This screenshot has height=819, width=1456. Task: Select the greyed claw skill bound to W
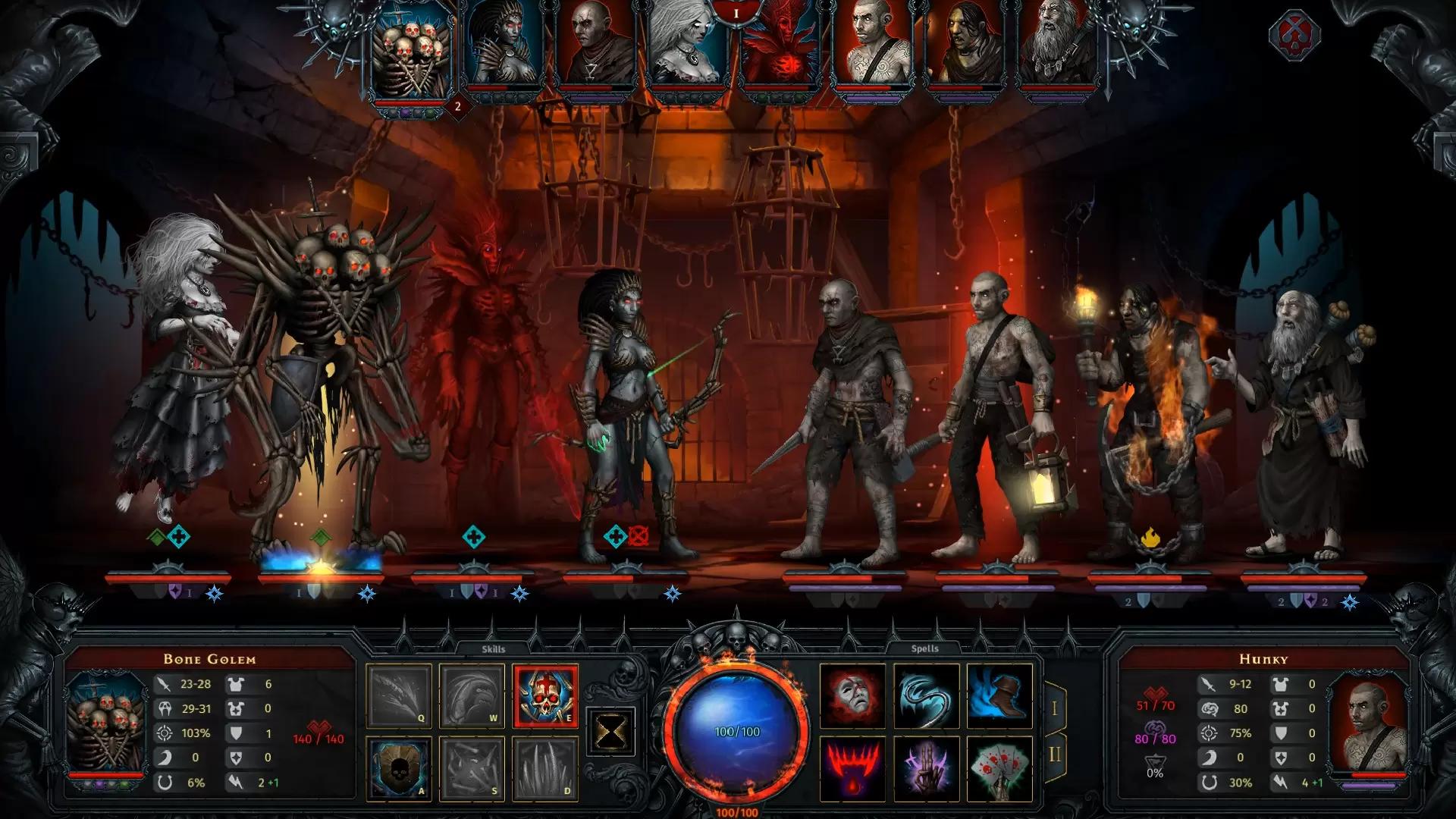point(472,695)
